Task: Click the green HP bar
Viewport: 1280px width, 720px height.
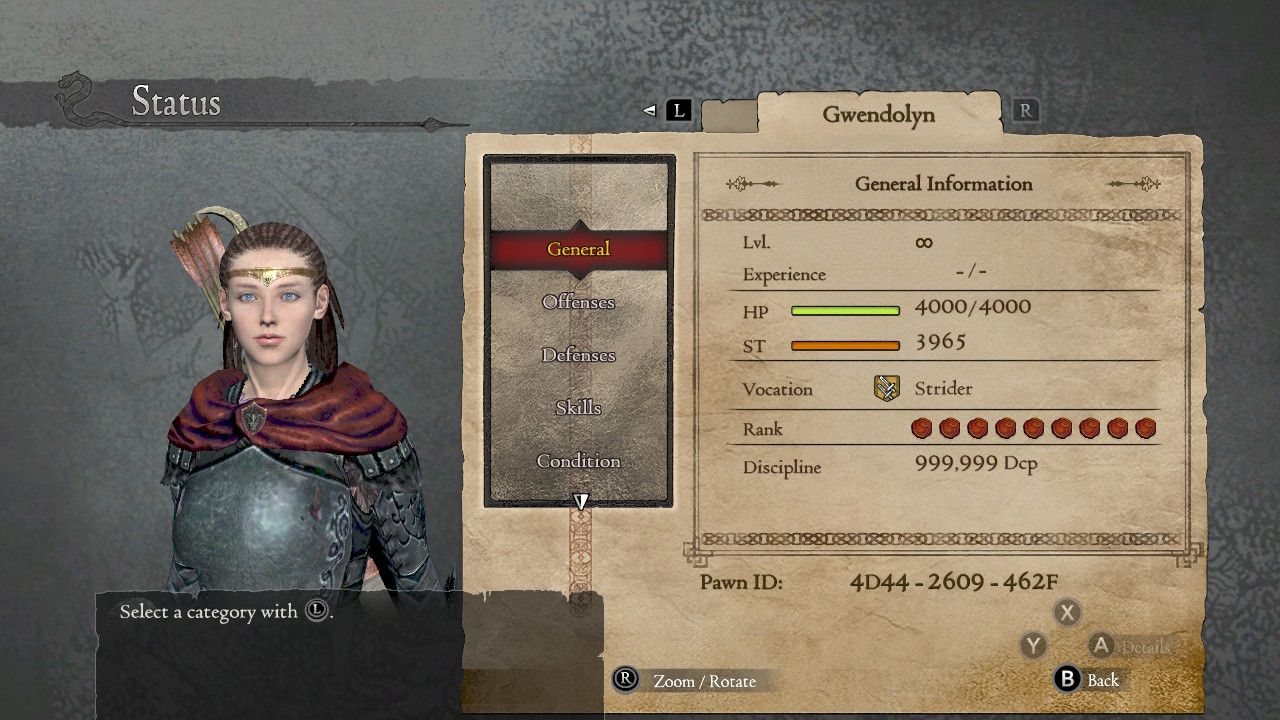Action: pos(846,310)
